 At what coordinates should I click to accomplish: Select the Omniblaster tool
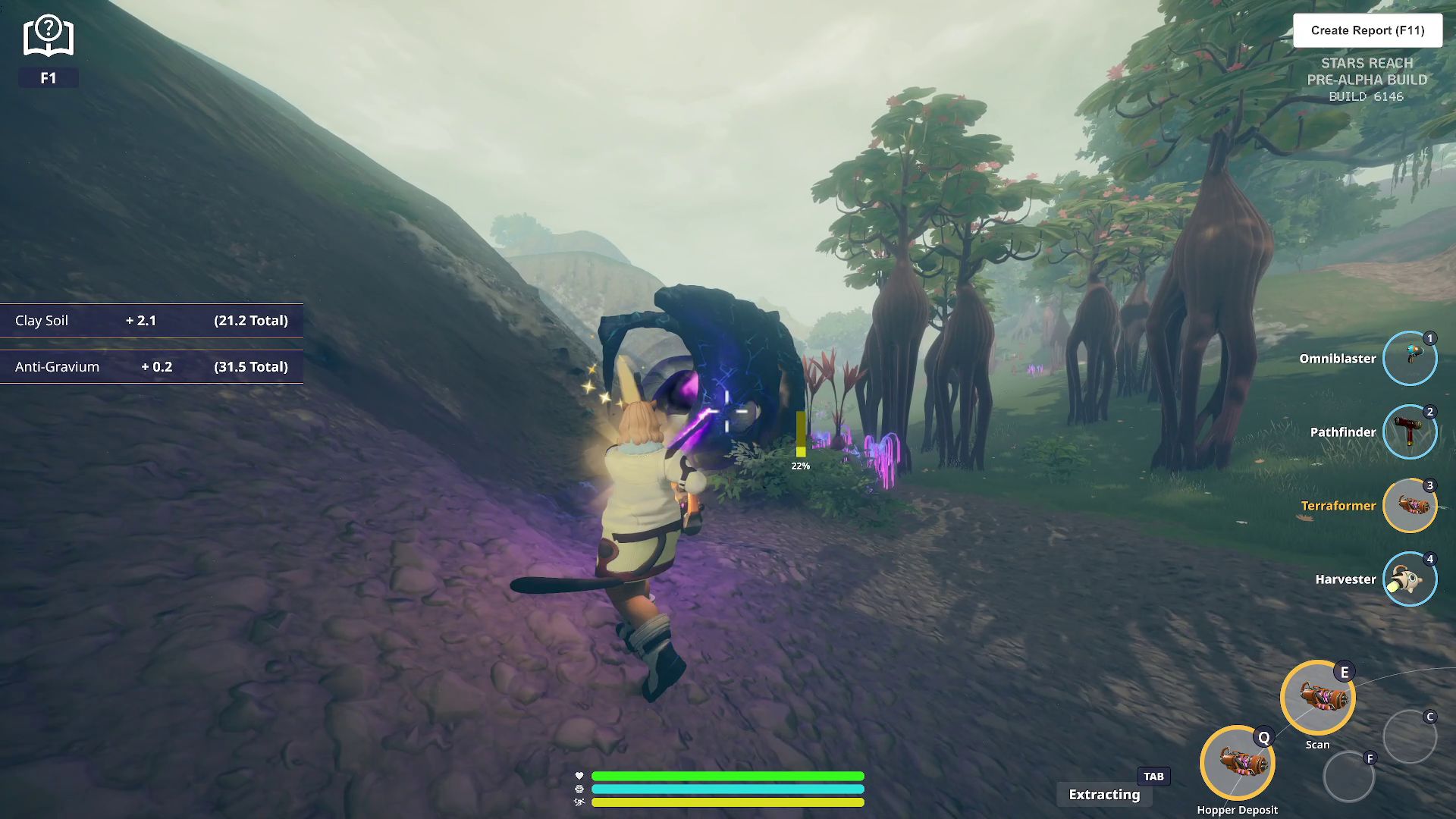pos(1409,359)
